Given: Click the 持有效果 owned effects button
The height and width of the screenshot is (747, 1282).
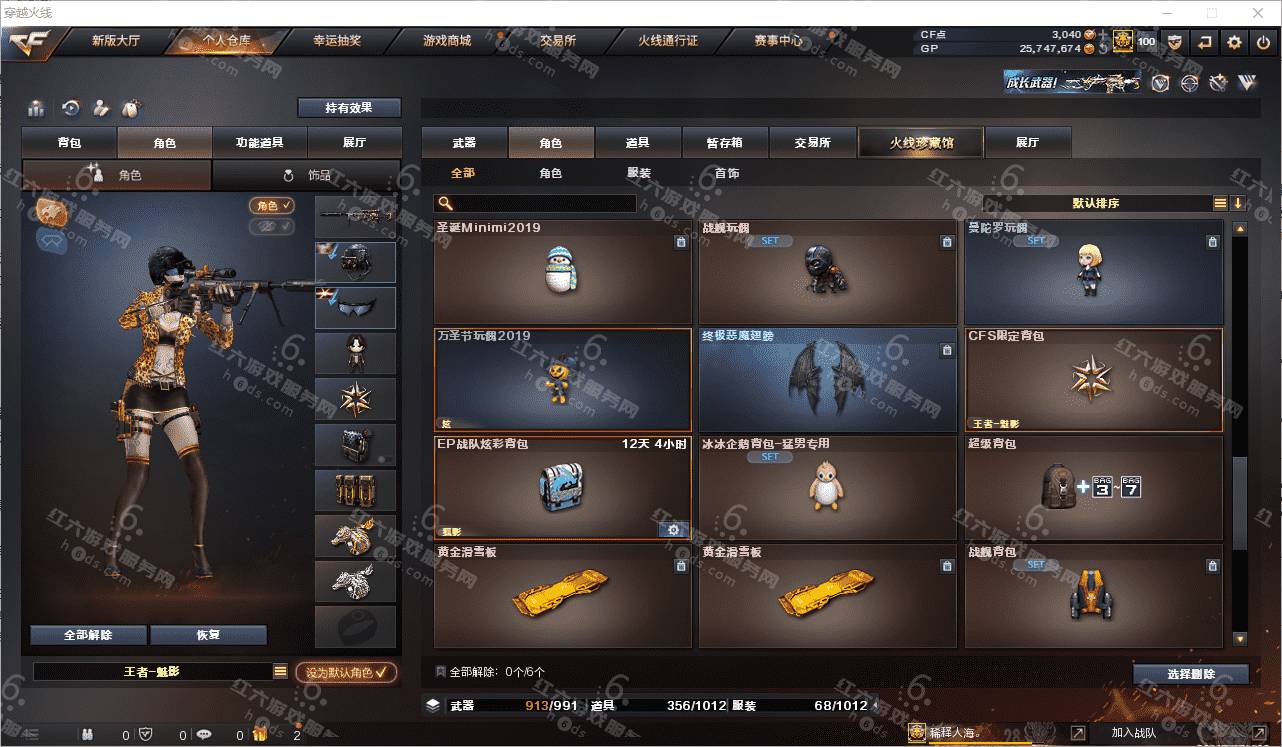Looking at the screenshot, I should point(348,108).
